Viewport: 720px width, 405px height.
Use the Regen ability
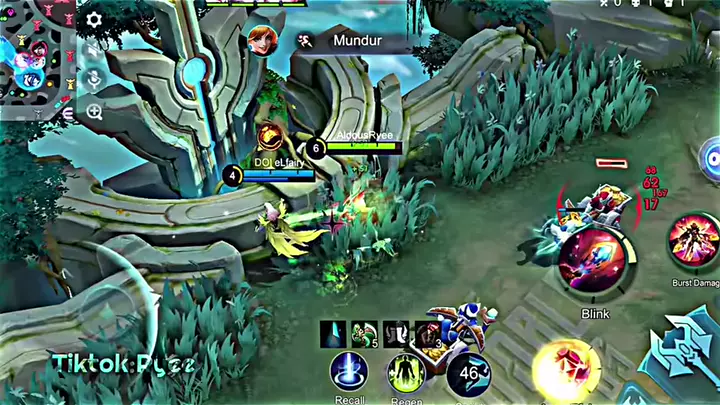(407, 374)
